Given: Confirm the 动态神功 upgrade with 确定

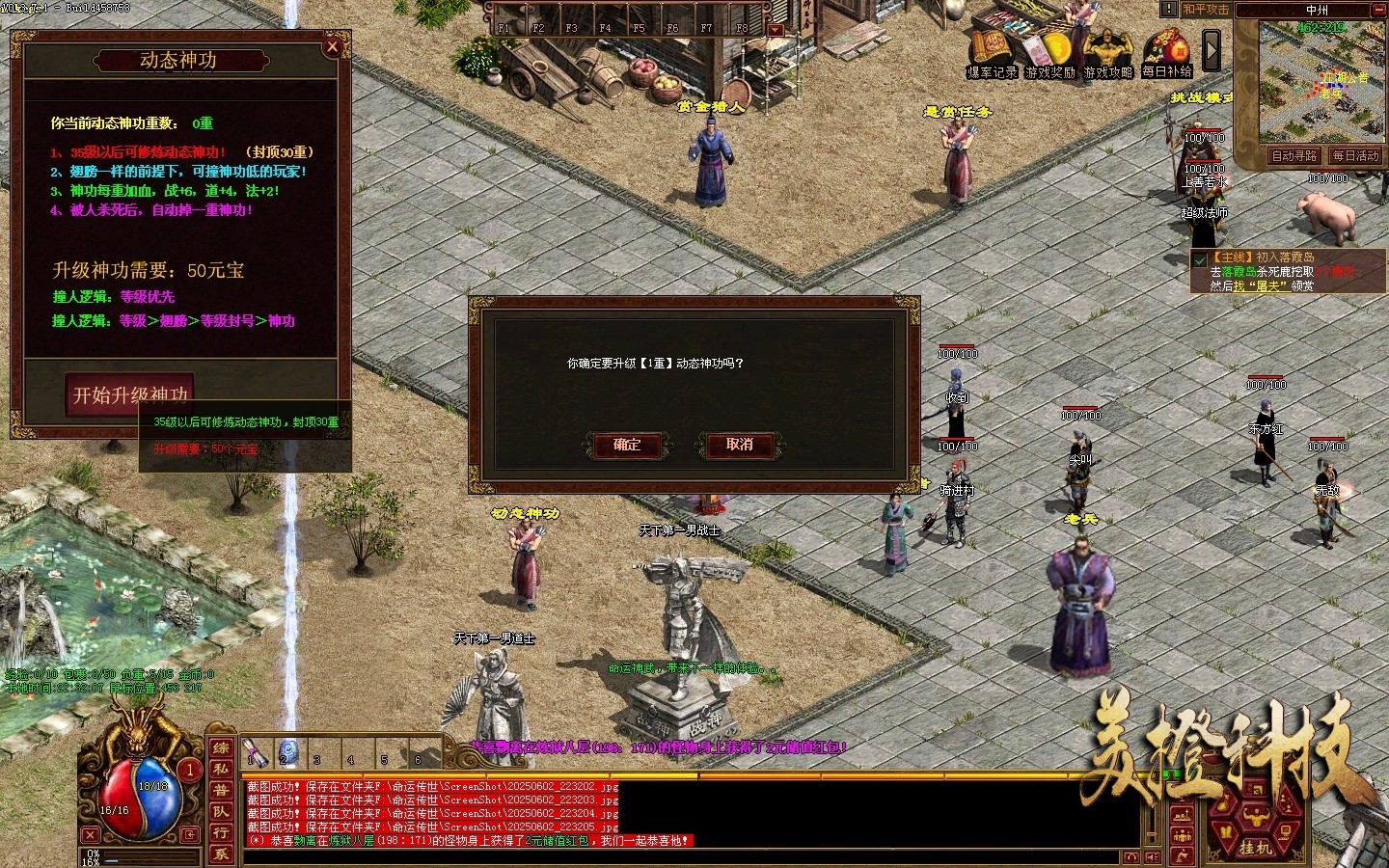Looking at the screenshot, I should coord(627,445).
